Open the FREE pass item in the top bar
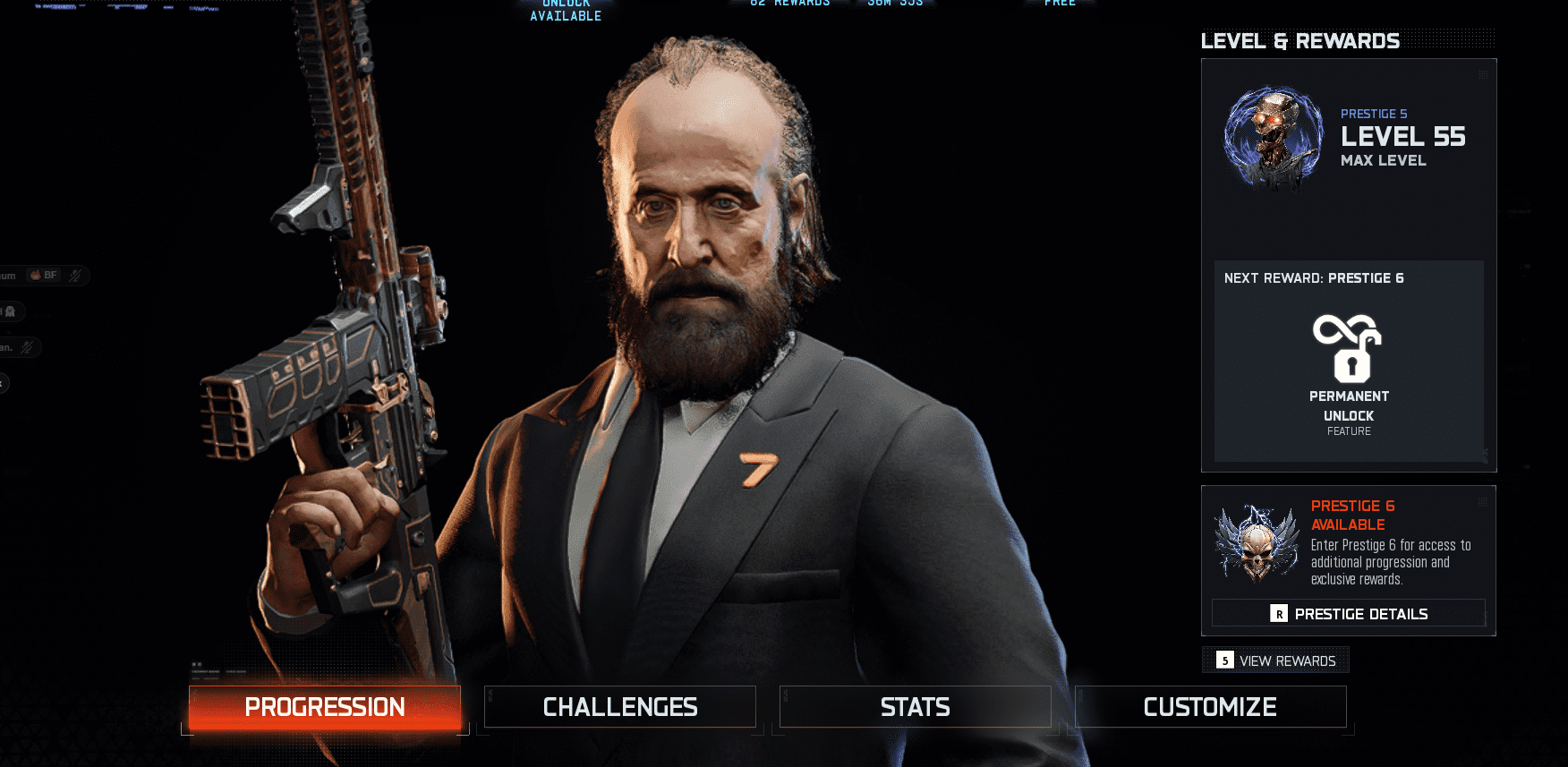The image size is (1568, 767). 1060,4
